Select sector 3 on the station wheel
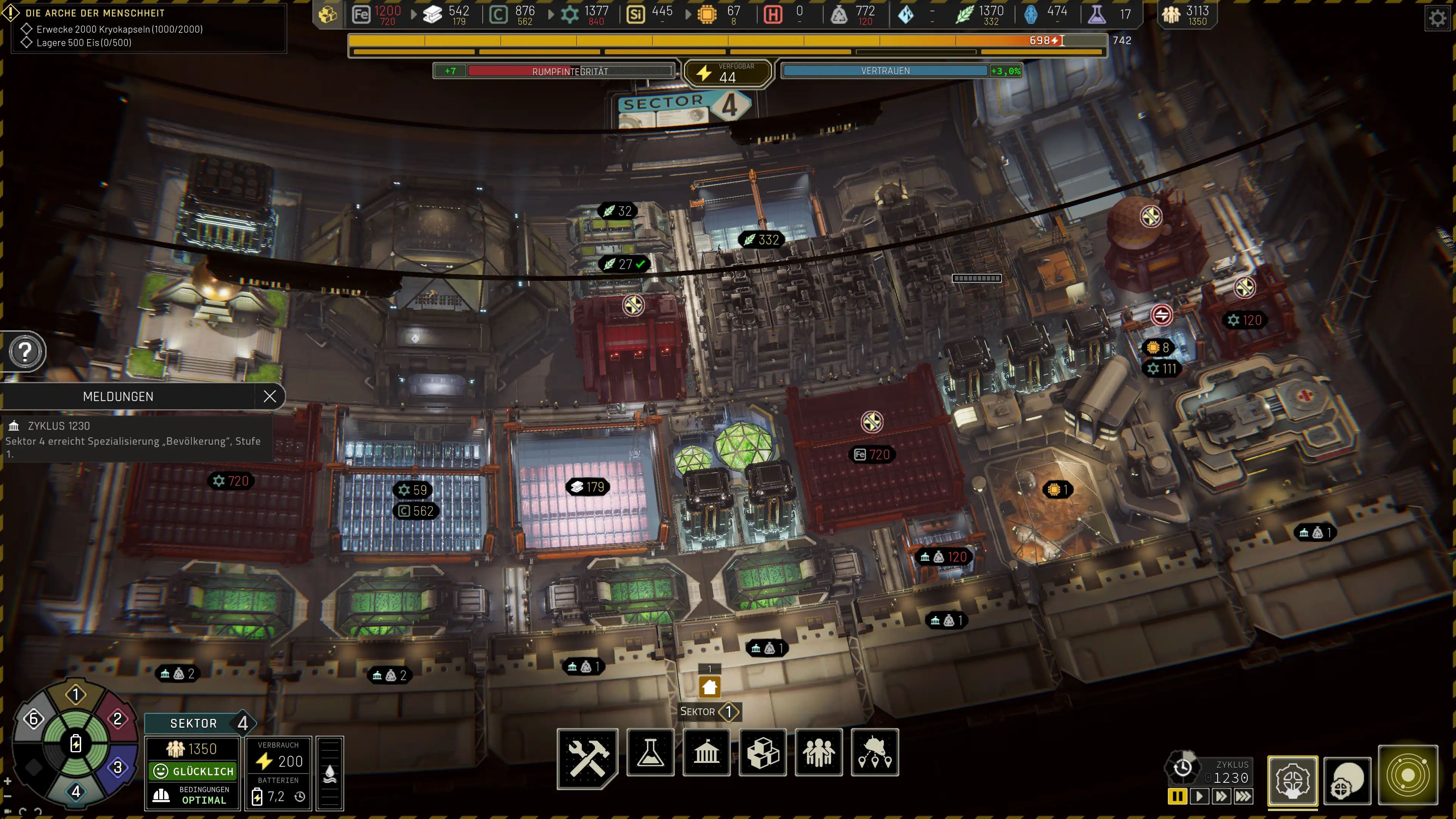 [x=118, y=767]
